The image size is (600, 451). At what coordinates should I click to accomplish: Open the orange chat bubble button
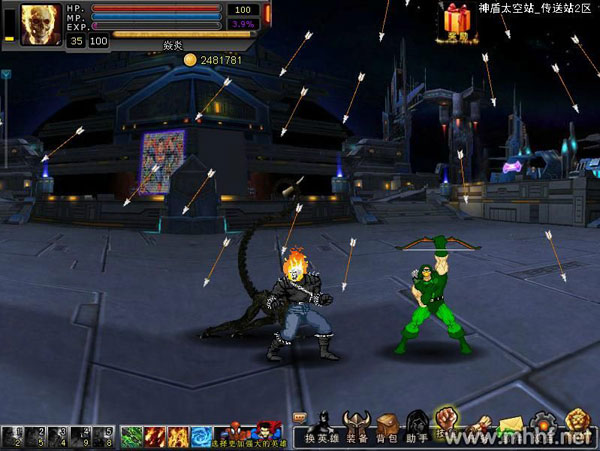tap(300, 417)
